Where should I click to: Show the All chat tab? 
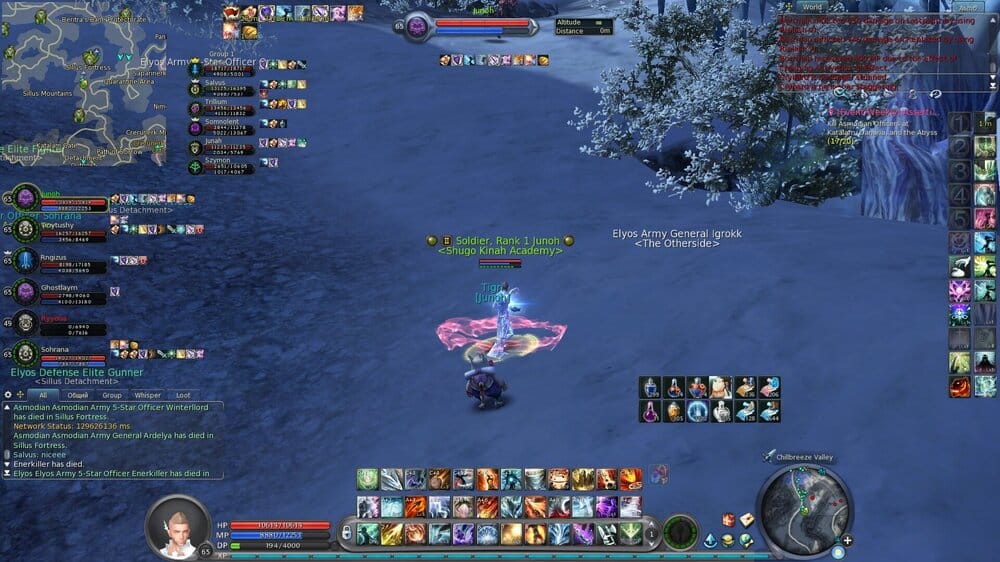[43, 395]
